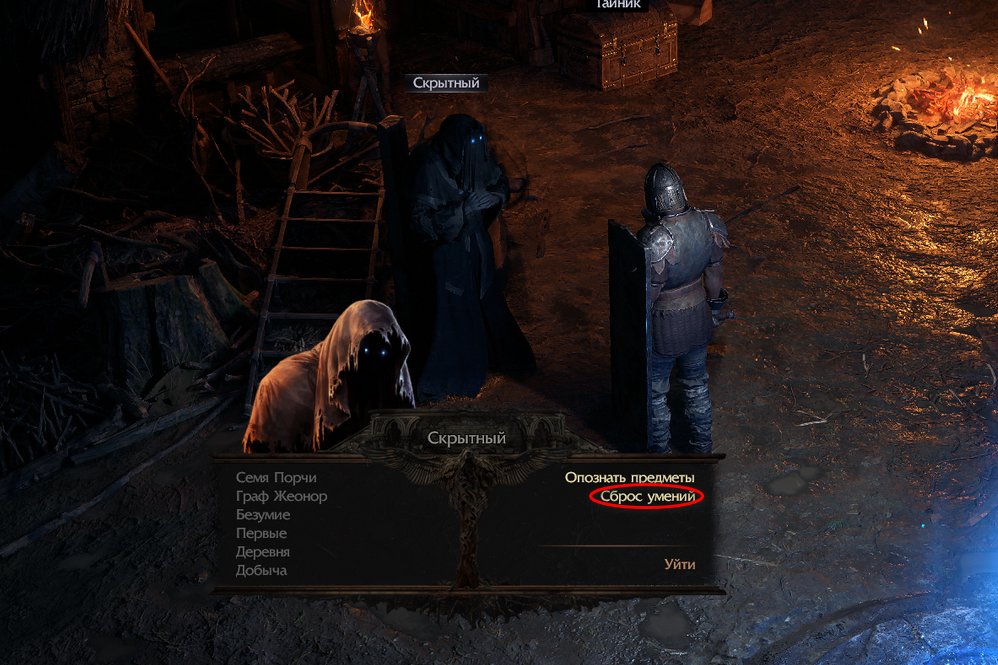Click the Сброс умений option
The width and height of the screenshot is (998, 665).
pyautogui.click(x=647, y=496)
